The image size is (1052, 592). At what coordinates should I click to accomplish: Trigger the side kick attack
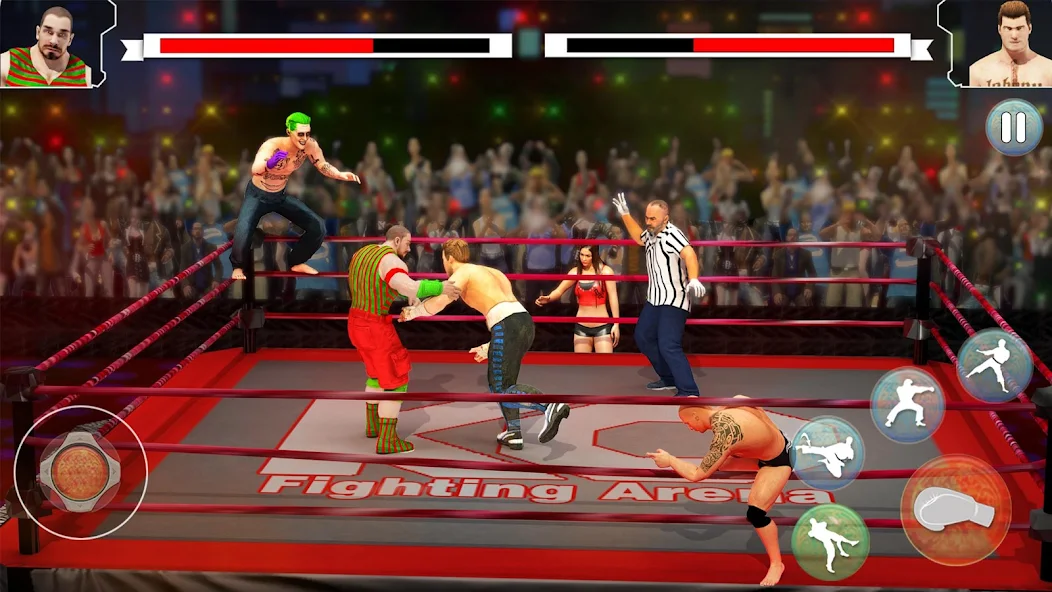[994, 365]
